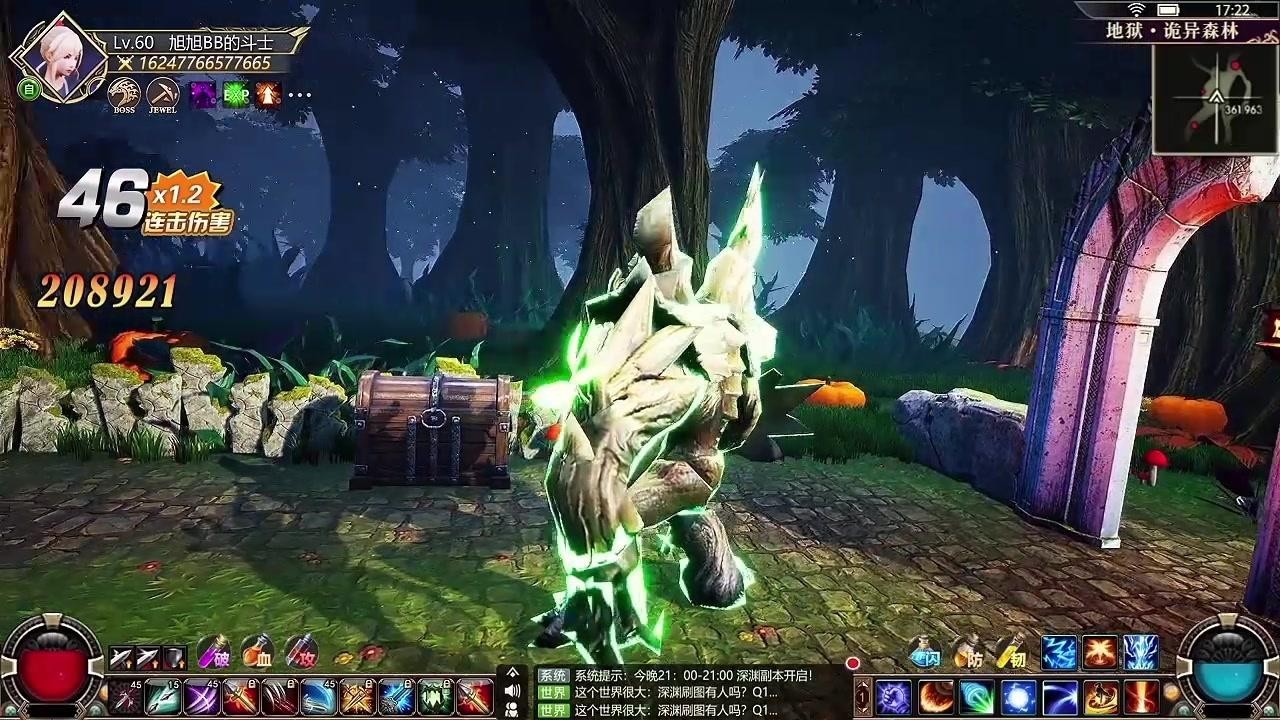Image resolution: width=1280 pixels, height=720 pixels.
Task: Open more options via the '...' button
Action: coord(299,95)
